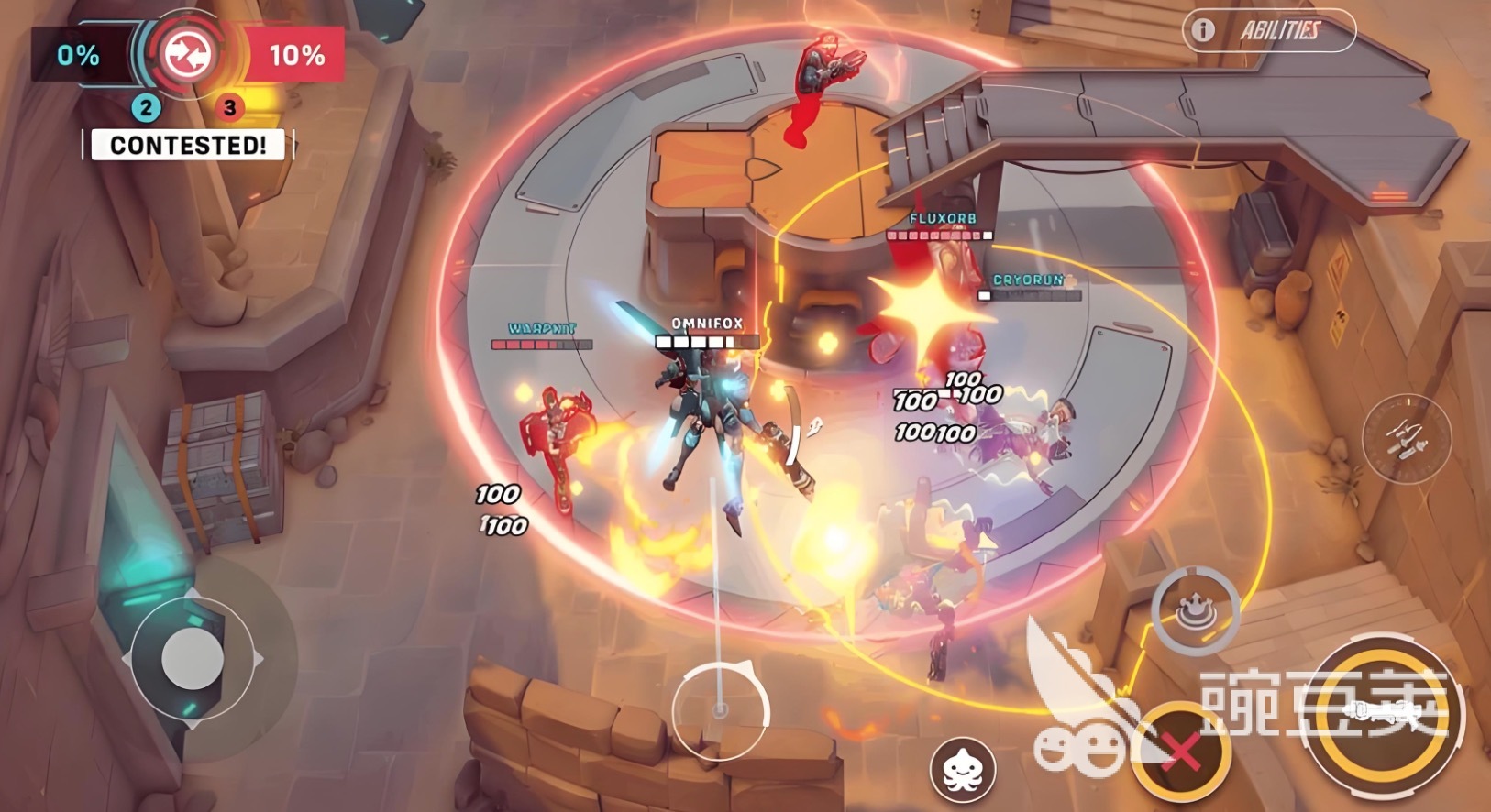
Task: Tap the capture point objective icon
Action: [x=187, y=55]
